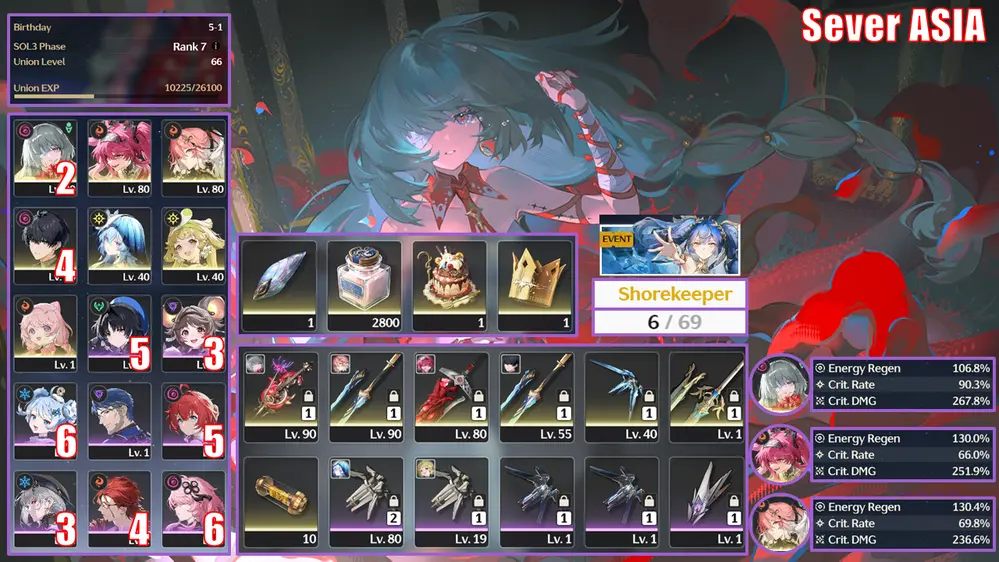
Task: Click the info icon beside Rank 7
Action: [216, 46]
